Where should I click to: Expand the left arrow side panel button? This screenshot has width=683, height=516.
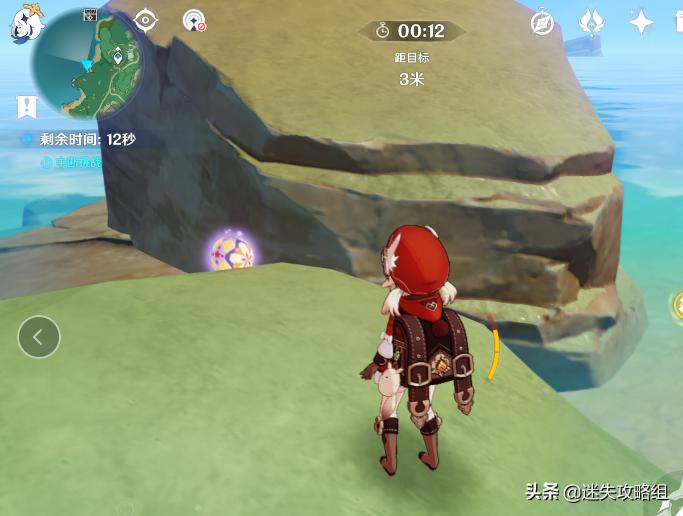[x=38, y=337]
